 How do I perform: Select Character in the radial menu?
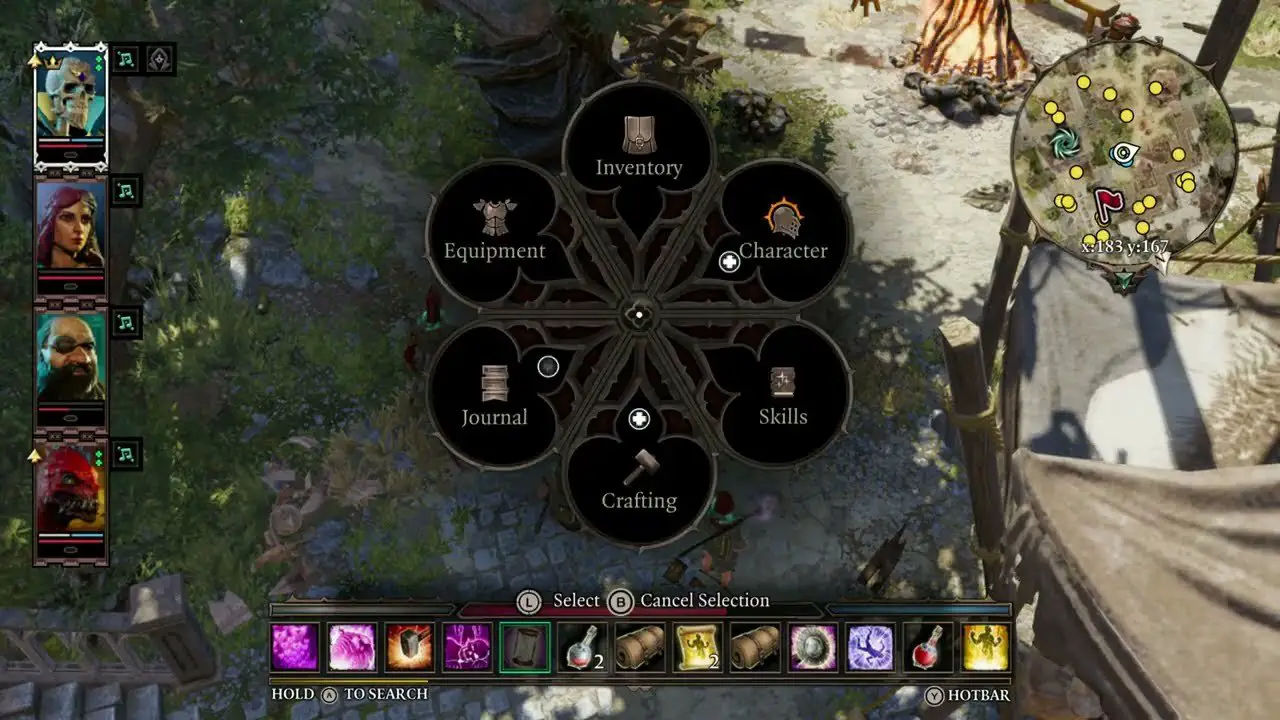[784, 232]
